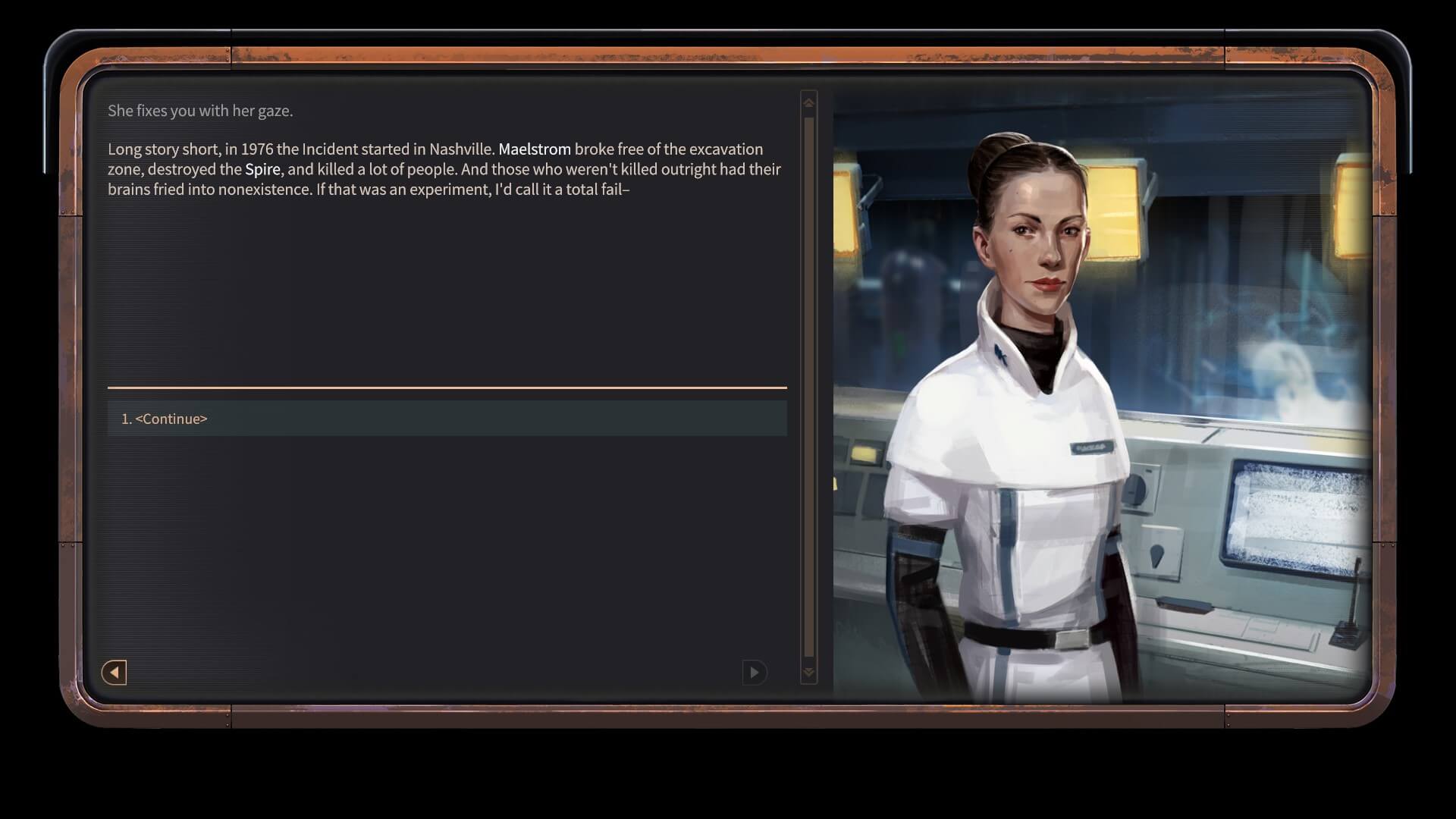The width and height of the screenshot is (1456, 819).
Task: Open the highlighted Maelstrom keyword
Action: pyautogui.click(x=534, y=149)
